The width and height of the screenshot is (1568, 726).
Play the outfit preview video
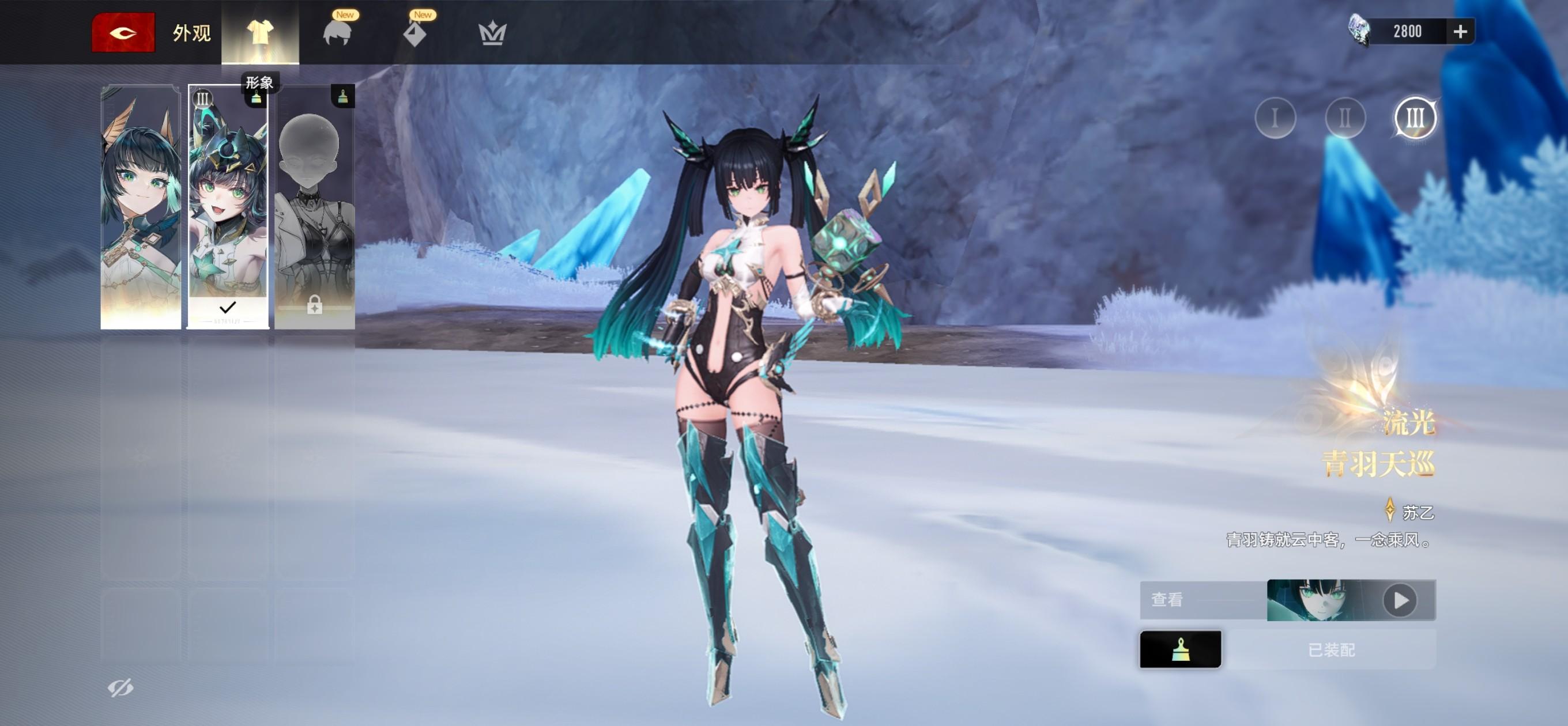[x=1400, y=600]
